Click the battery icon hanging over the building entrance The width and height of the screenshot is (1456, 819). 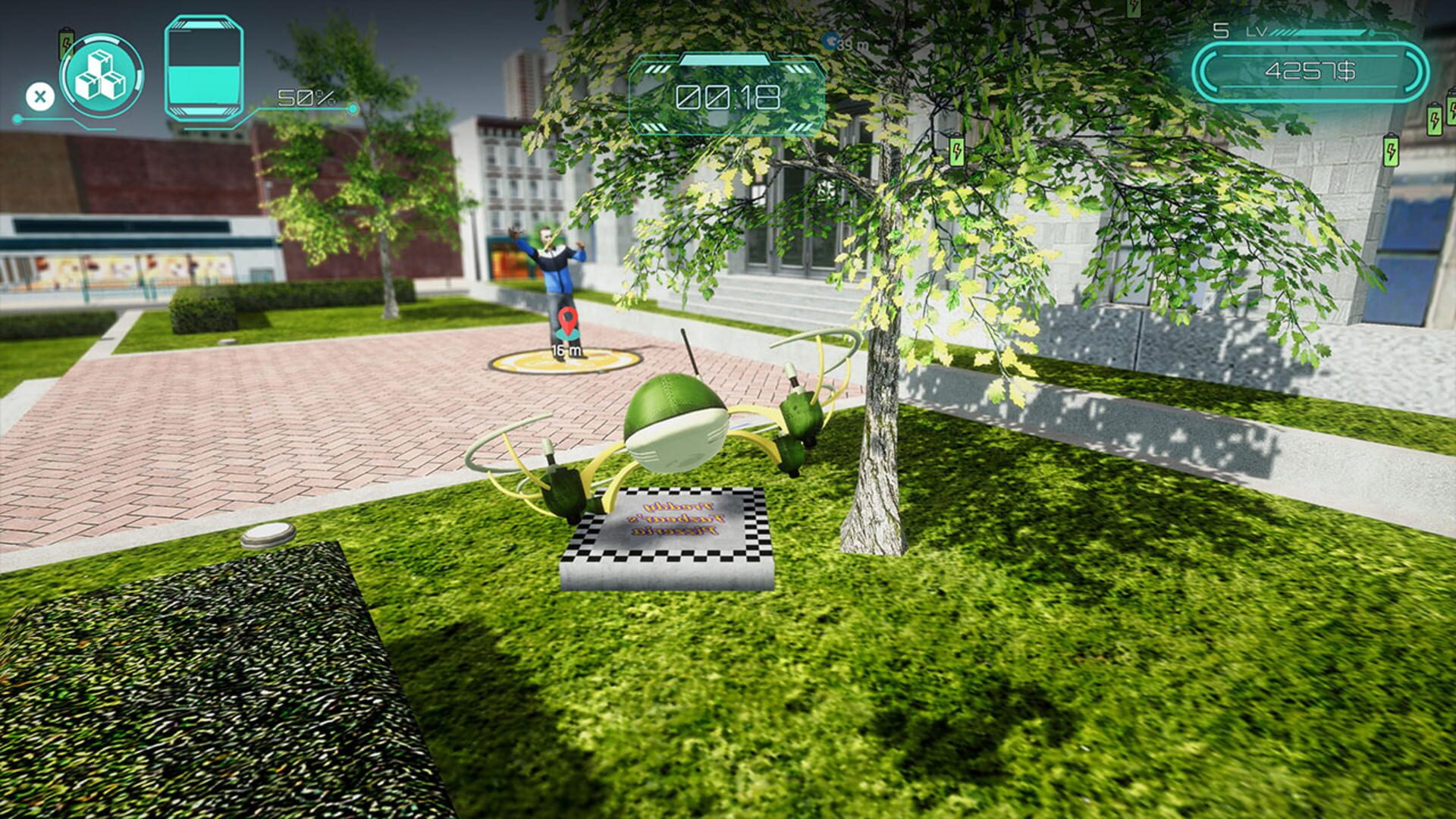click(957, 150)
